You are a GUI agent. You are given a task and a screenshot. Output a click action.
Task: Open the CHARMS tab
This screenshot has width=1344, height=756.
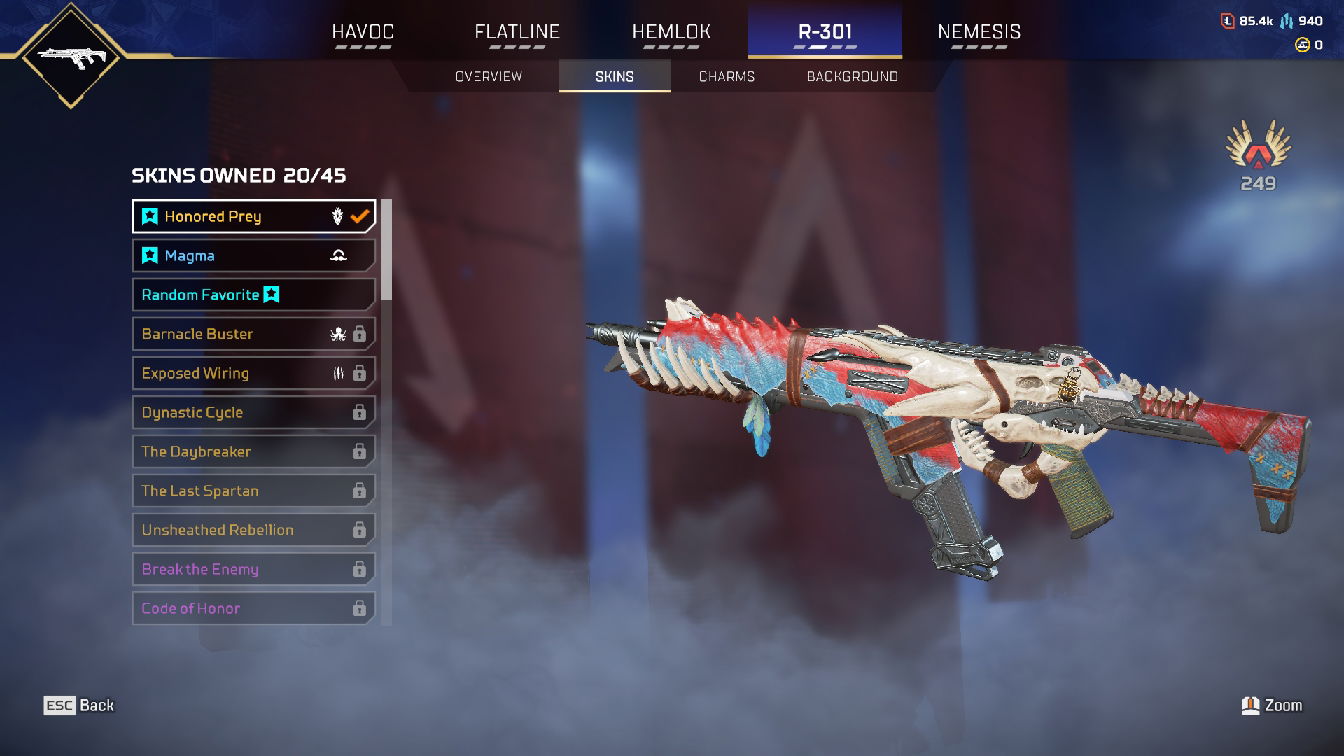pyautogui.click(x=725, y=75)
